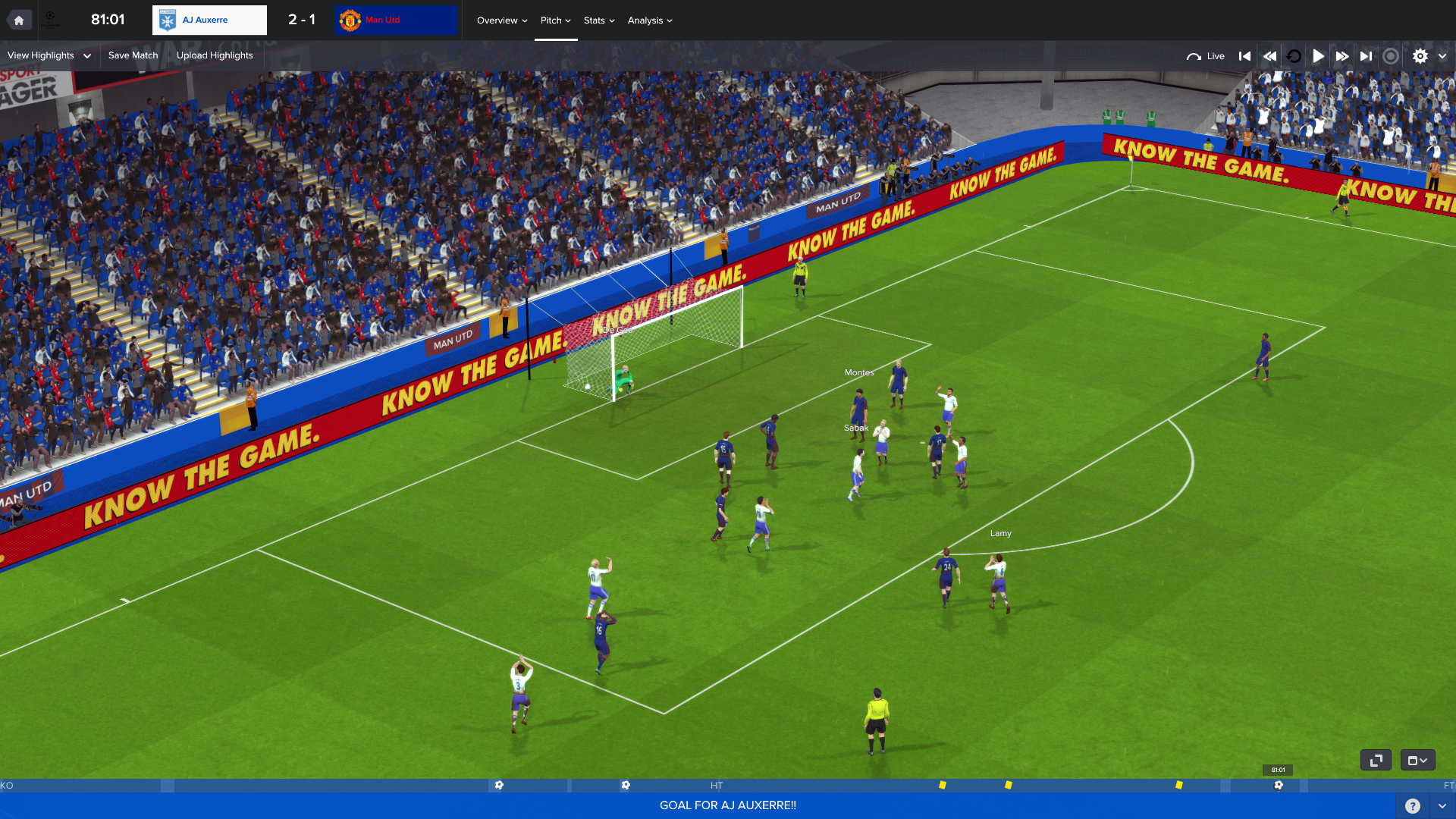Open the Analysis dropdown menu
The height and width of the screenshot is (819, 1456).
(649, 20)
